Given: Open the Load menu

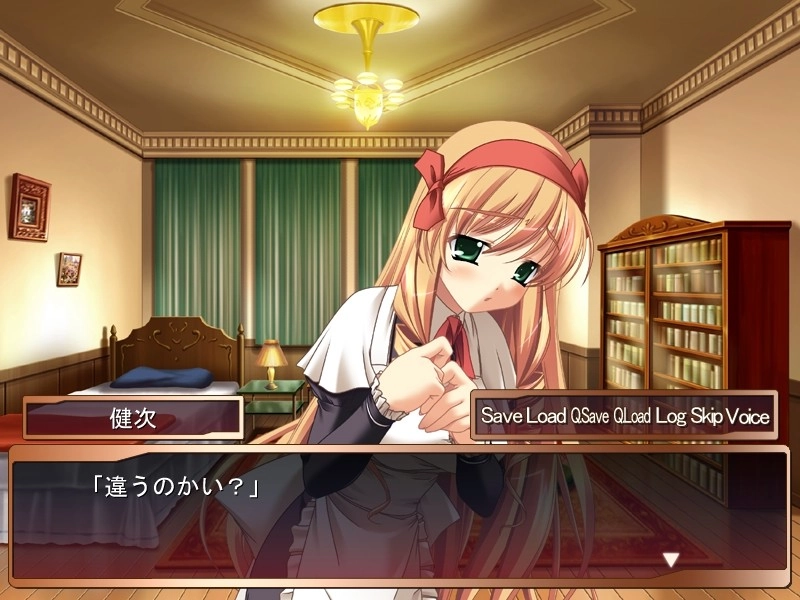Looking at the screenshot, I should coord(546,416).
